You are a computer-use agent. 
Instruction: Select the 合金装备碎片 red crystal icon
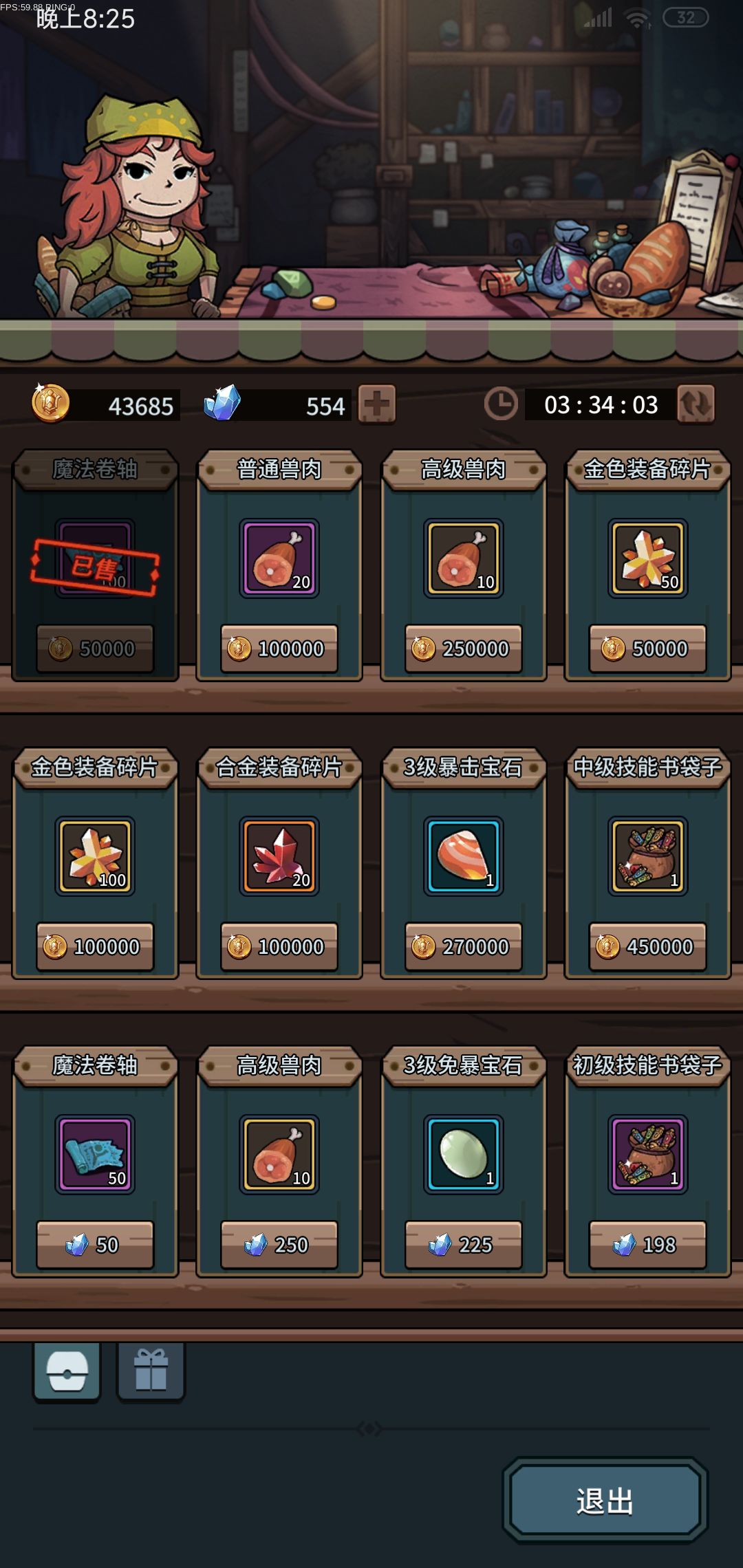(279, 856)
